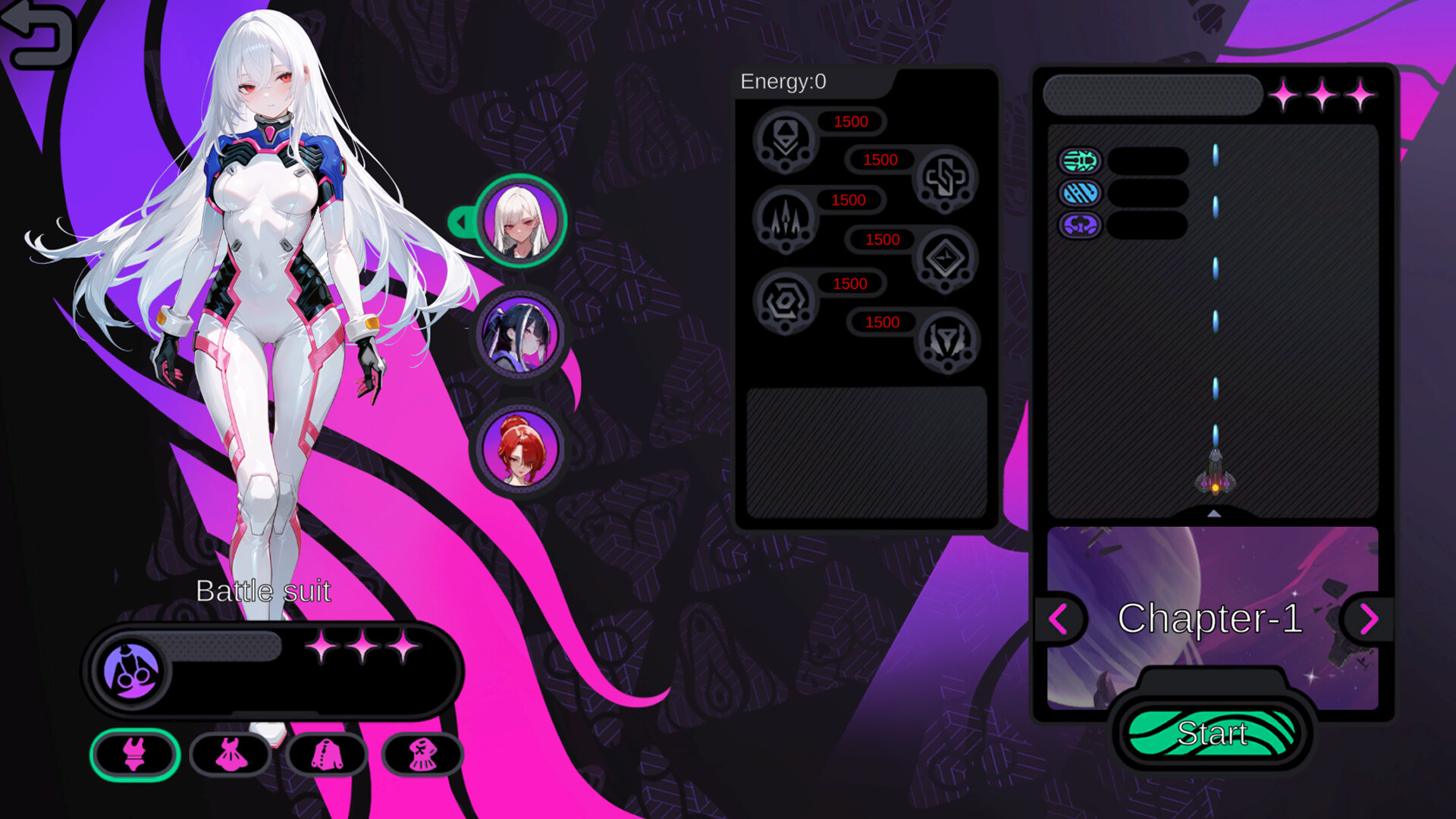Click the purple stat icon on chapter panel
The width and height of the screenshot is (1456, 819).
(1080, 224)
